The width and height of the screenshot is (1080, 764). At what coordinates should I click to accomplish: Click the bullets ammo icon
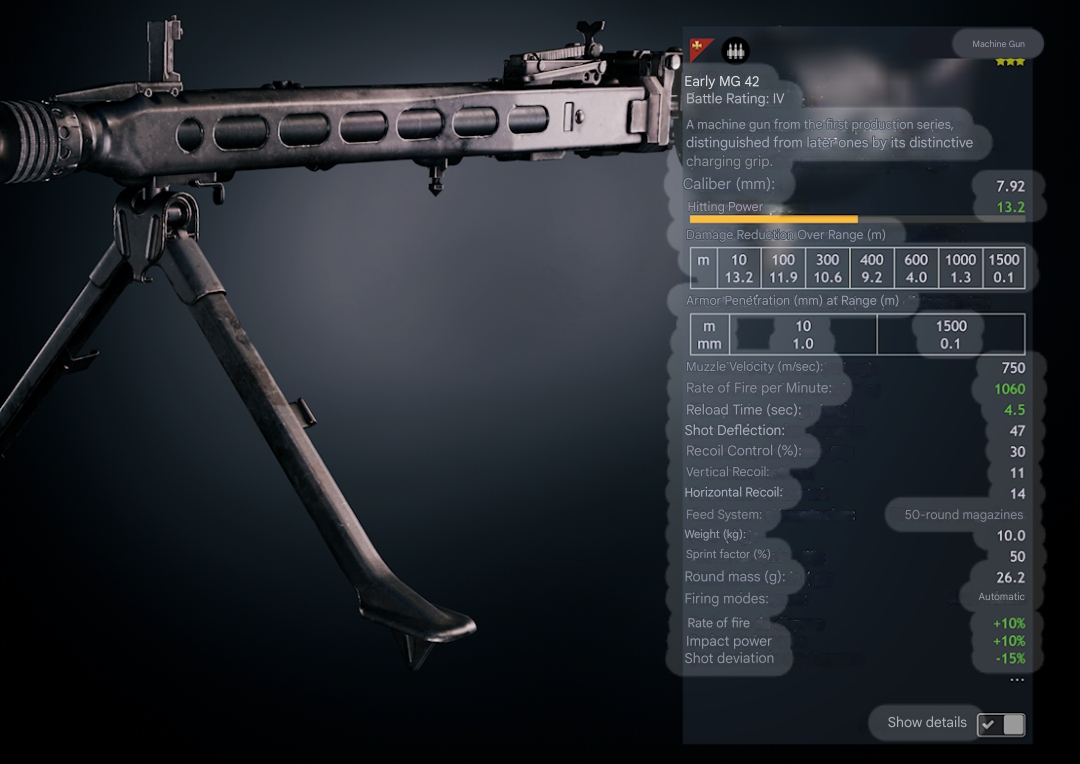click(x=735, y=50)
